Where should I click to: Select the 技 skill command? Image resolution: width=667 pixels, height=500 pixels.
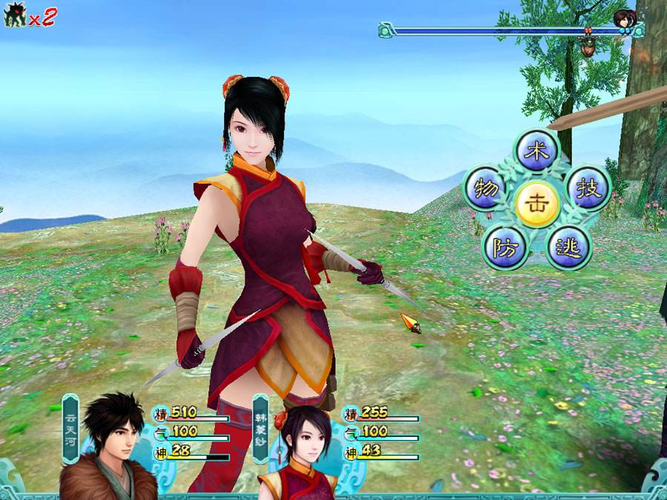[587, 187]
